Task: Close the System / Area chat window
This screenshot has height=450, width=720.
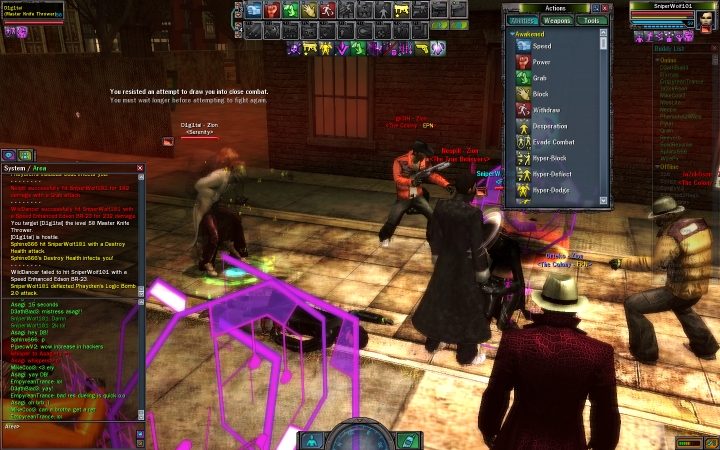Action: [140, 168]
